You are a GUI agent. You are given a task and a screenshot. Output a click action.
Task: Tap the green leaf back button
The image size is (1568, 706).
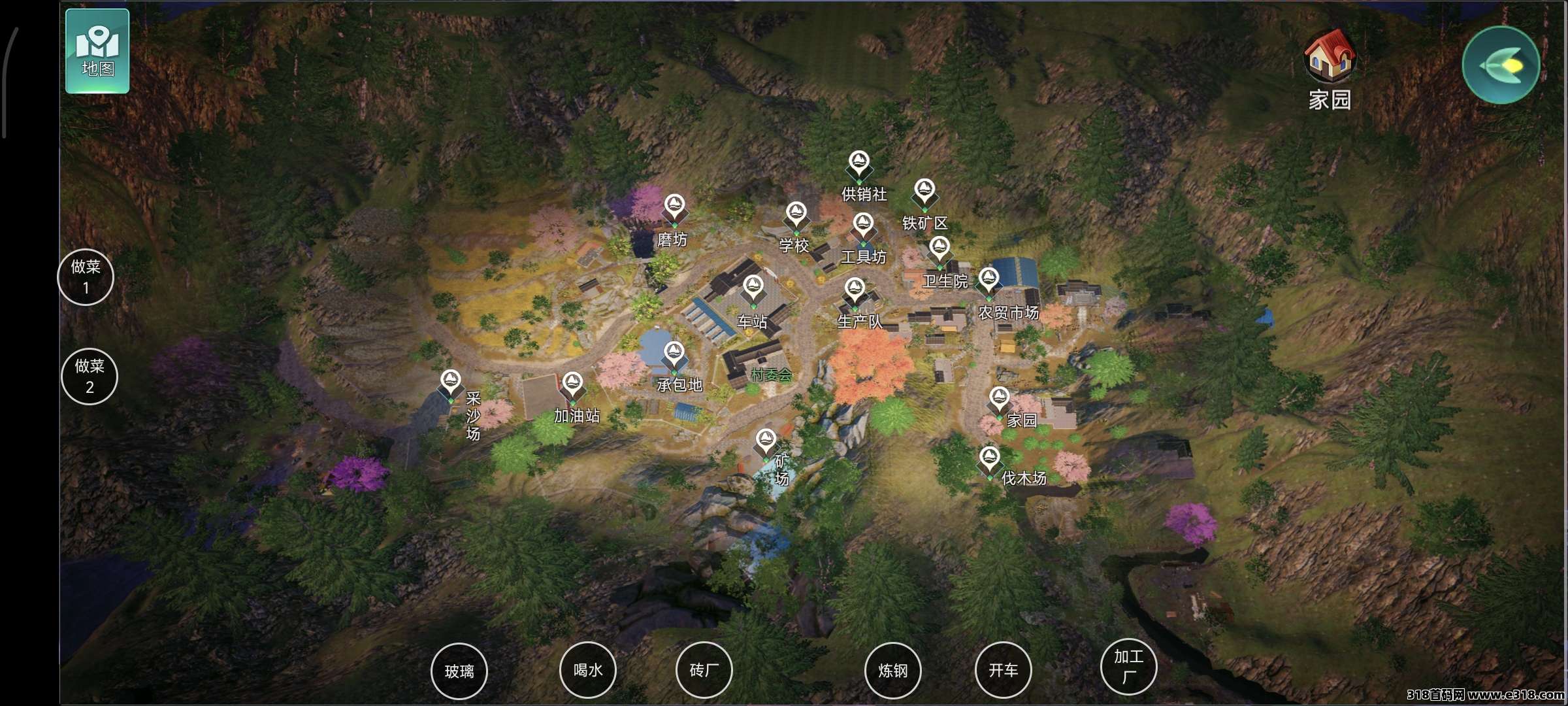1501,65
